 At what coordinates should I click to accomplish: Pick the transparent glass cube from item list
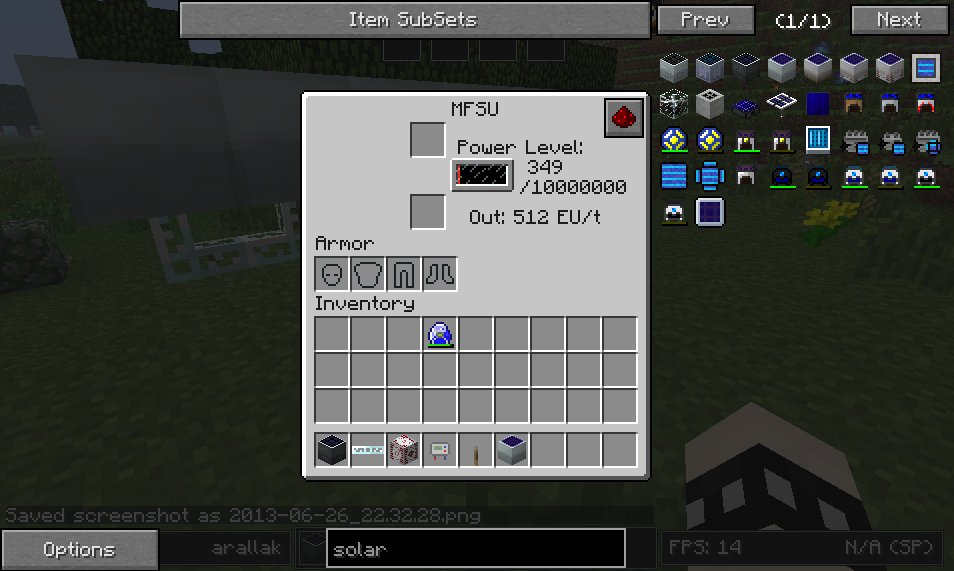[x=674, y=103]
